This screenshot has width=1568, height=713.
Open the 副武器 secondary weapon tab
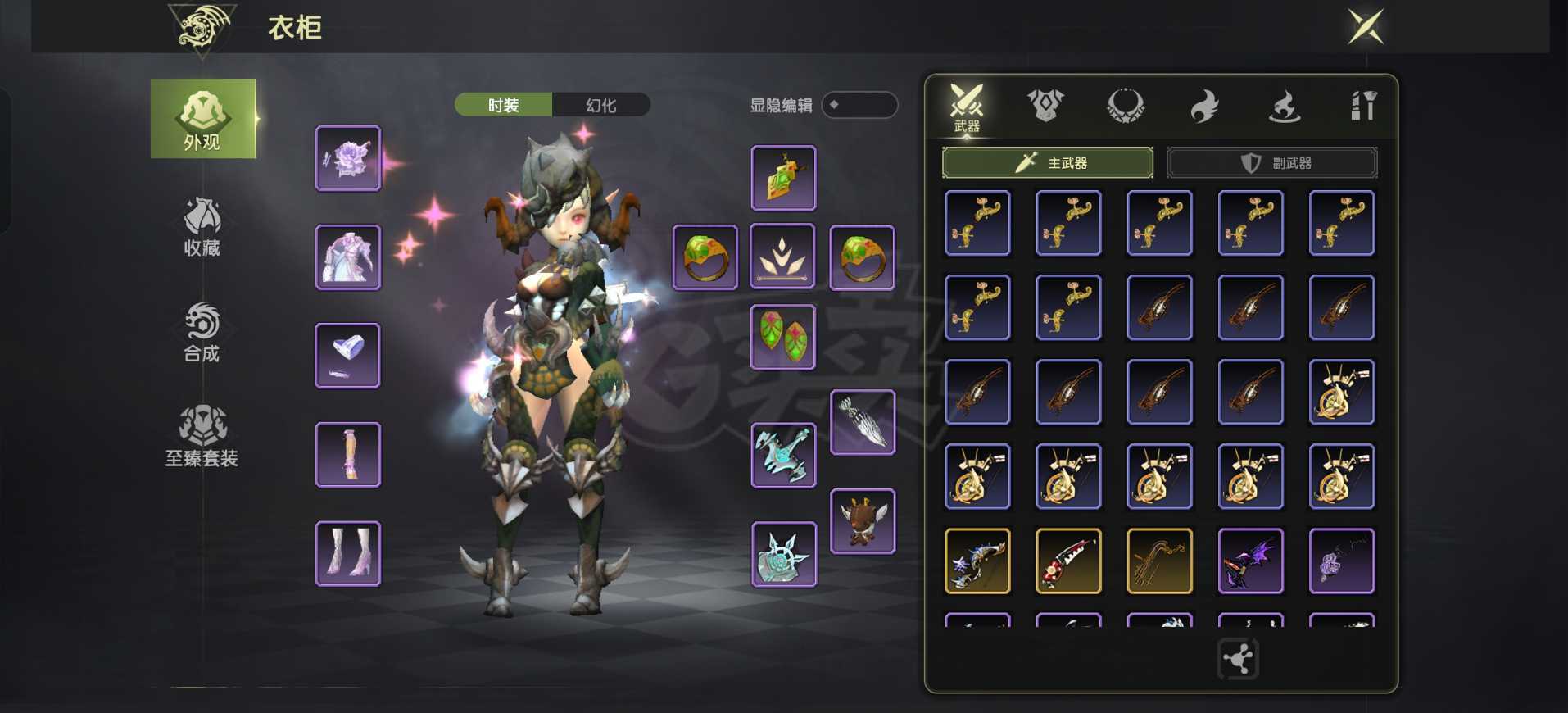[x=1272, y=162]
